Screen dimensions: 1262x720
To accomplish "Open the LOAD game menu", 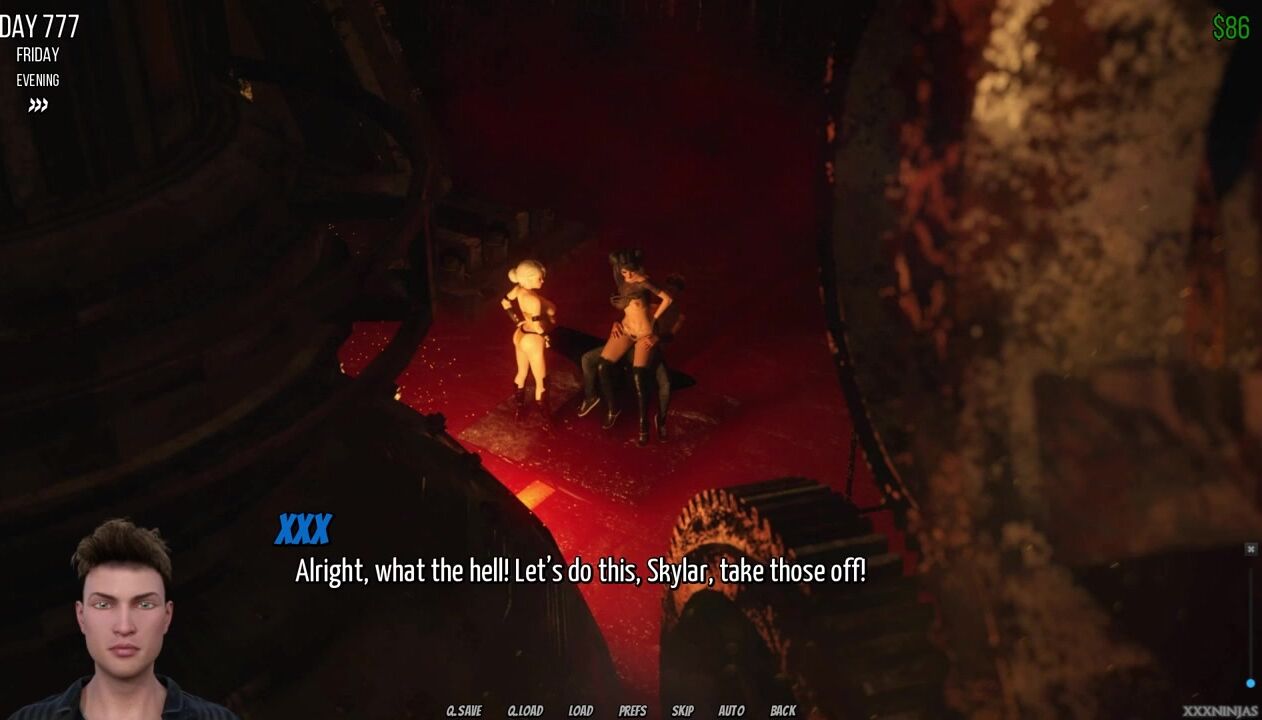I will [580, 711].
